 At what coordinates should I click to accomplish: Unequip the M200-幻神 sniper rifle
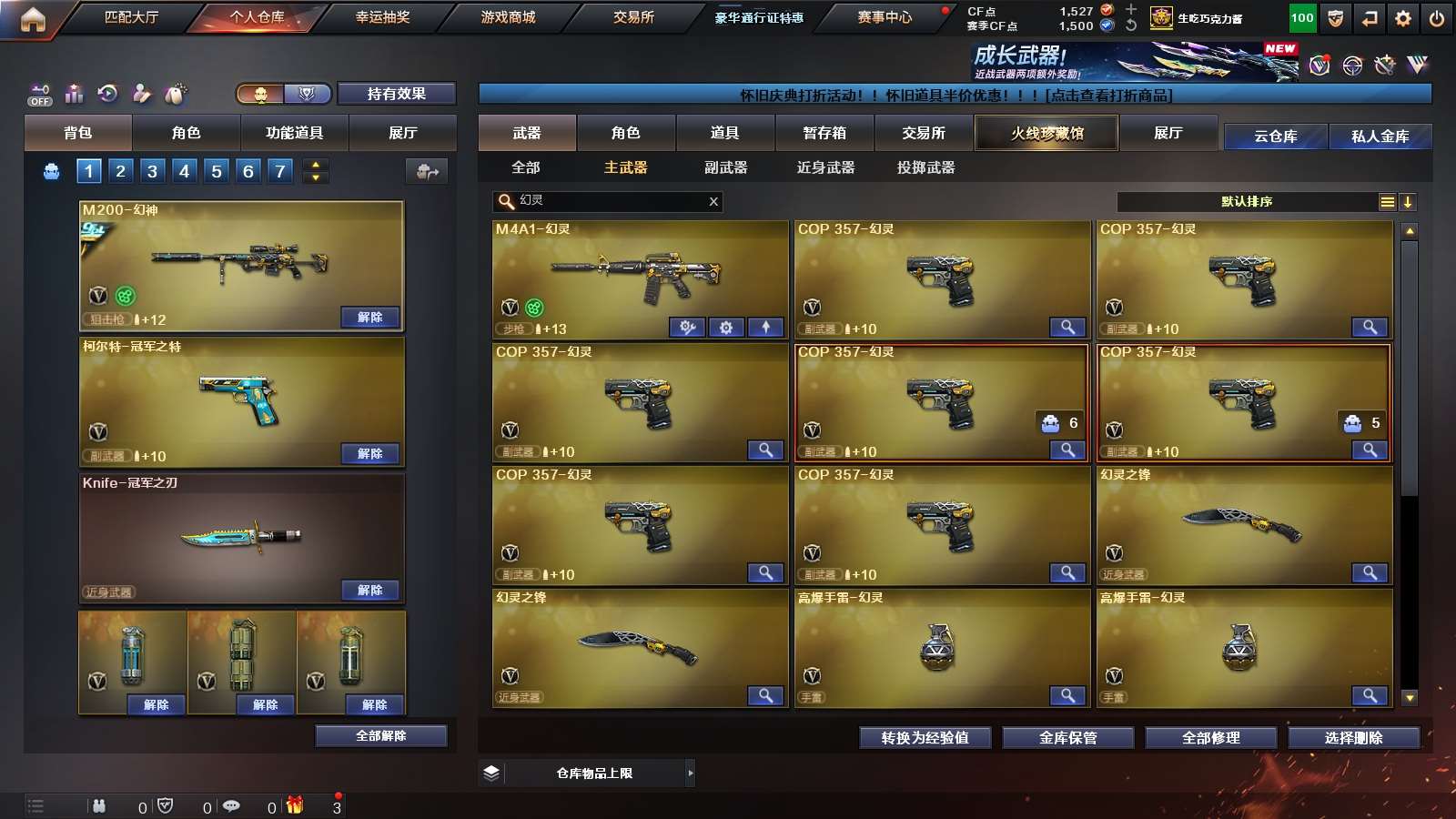369,318
